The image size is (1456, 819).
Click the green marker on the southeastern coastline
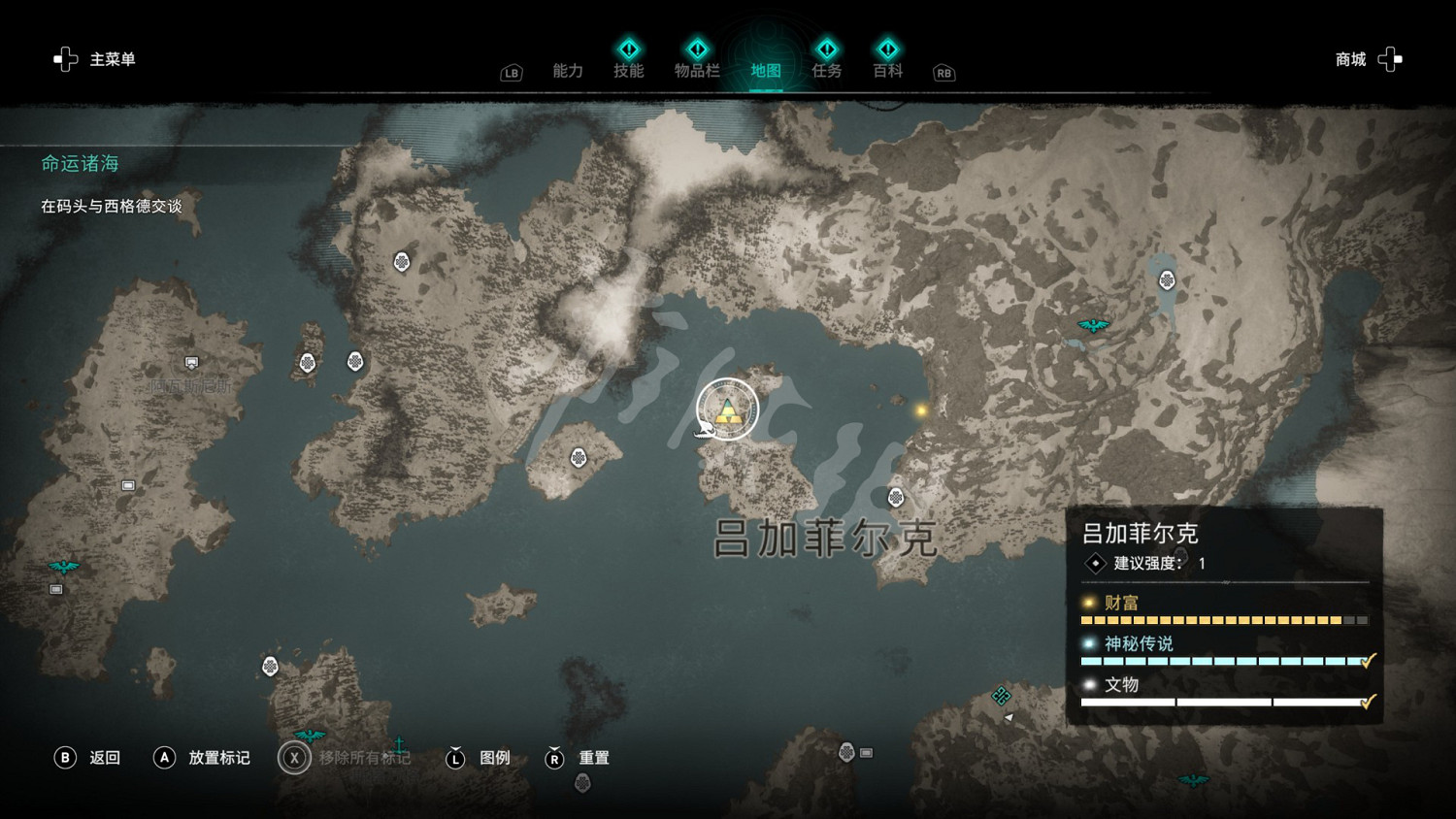tap(1001, 695)
